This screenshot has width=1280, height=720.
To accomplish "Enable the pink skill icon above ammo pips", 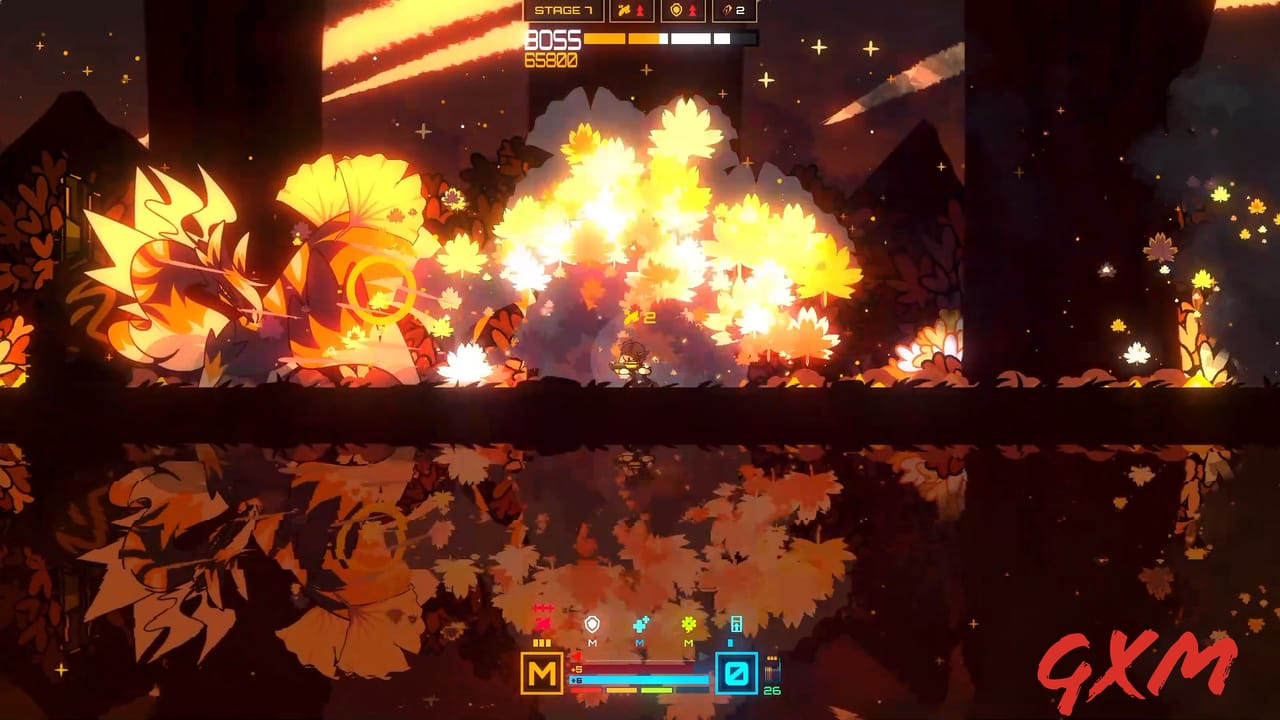I will tap(542, 622).
